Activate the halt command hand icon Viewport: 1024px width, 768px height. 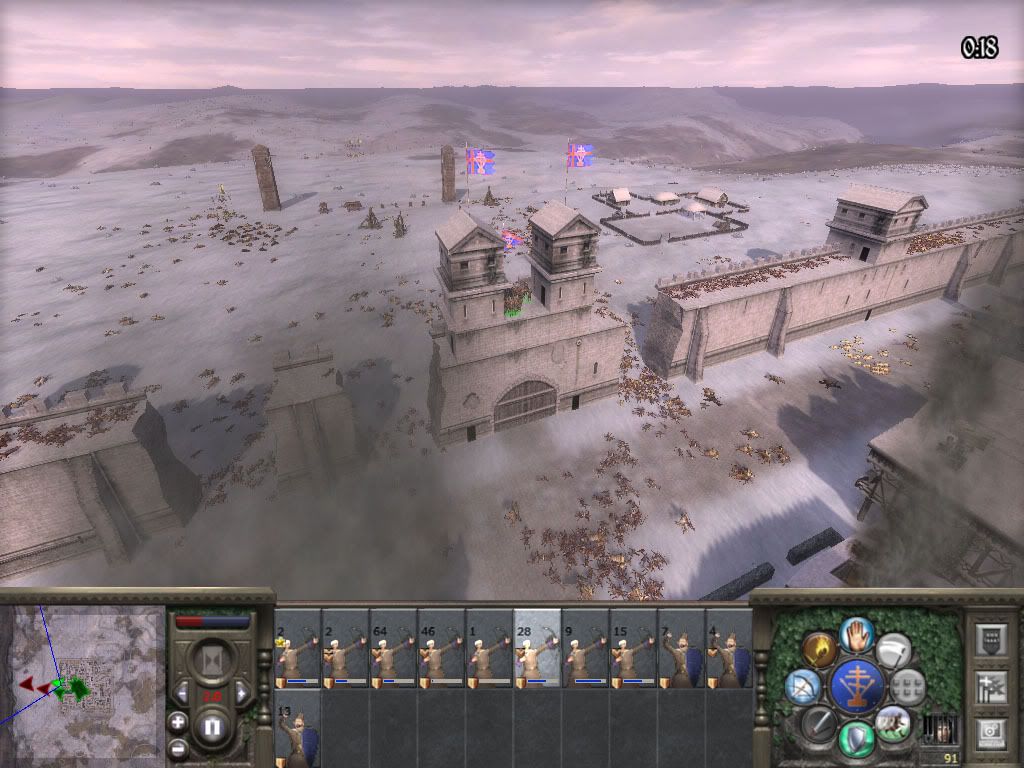pyautogui.click(x=858, y=633)
